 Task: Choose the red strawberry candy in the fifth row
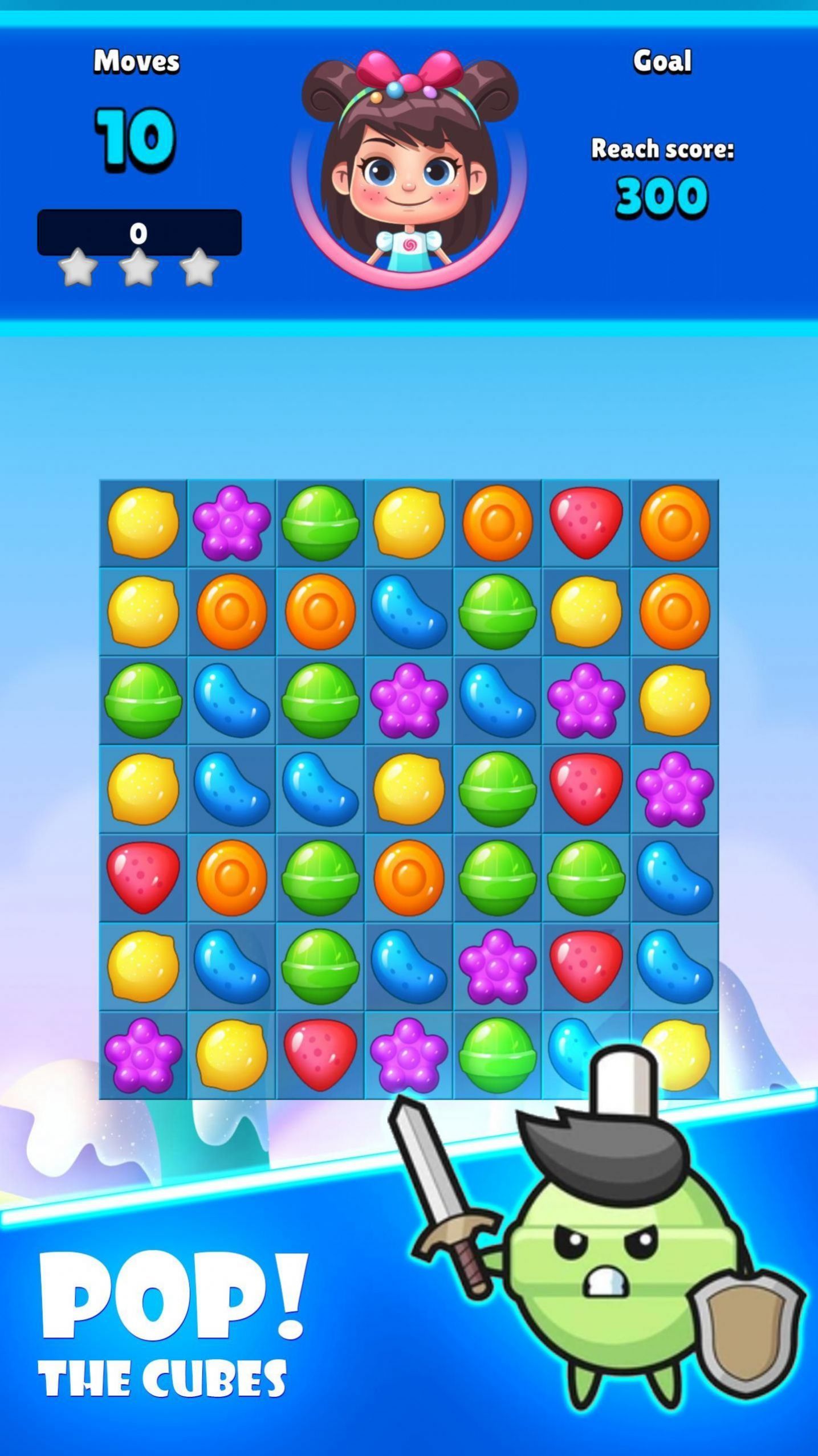pyautogui.click(x=143, y=878)
